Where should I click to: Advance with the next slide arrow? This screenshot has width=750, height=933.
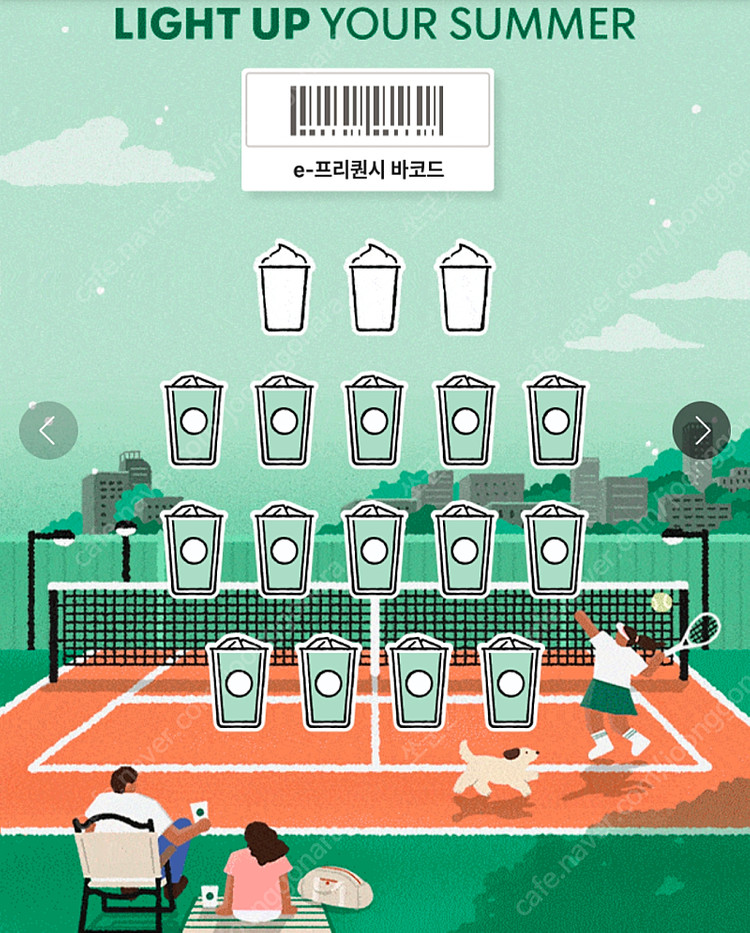point(701,430)
